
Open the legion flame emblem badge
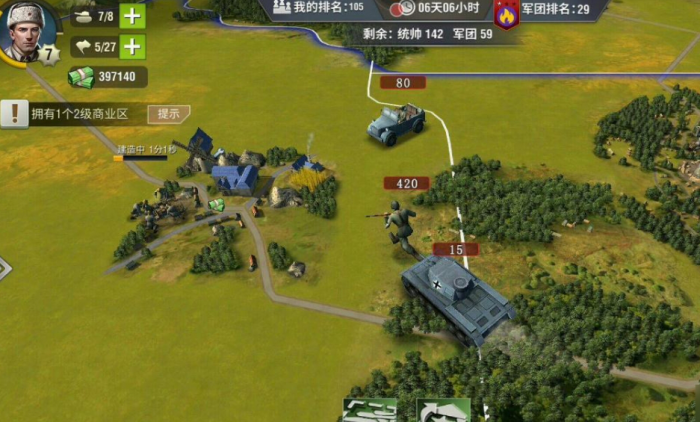click(x=507, y=14)
